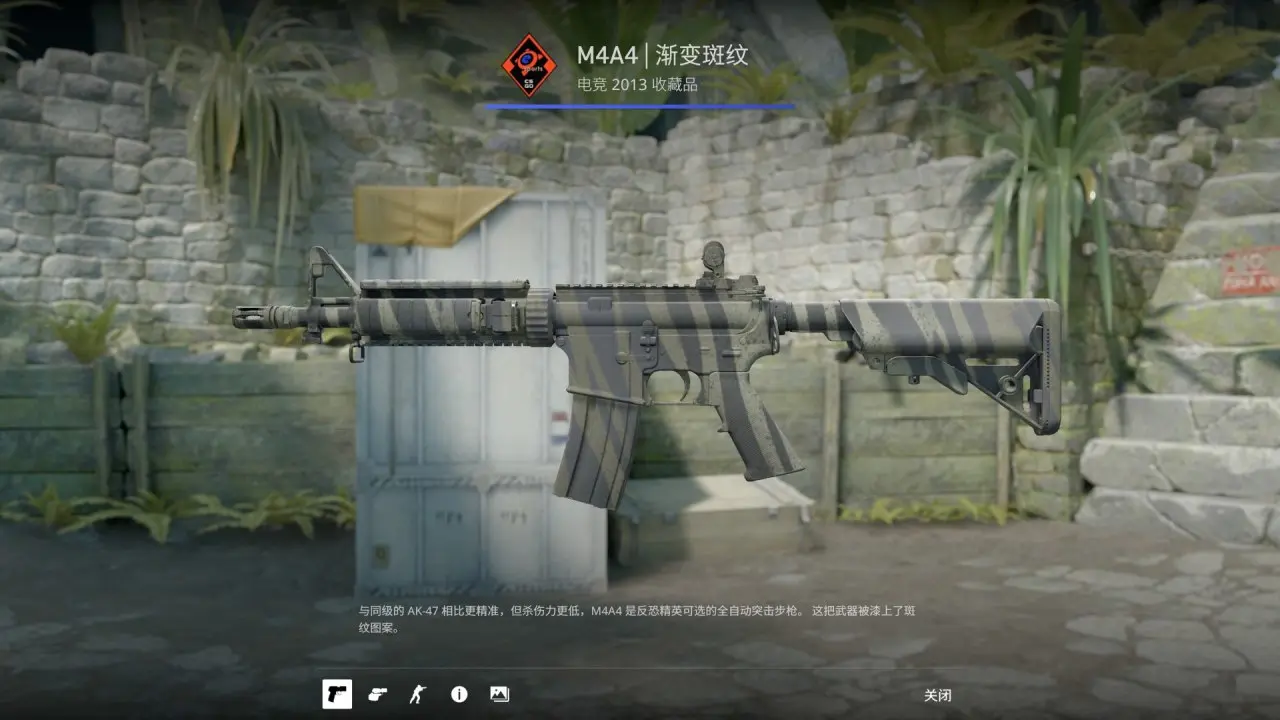Switch to the hand-held weapon view icon
This screenshot has width=1280, height=720.
pos(377,694)
